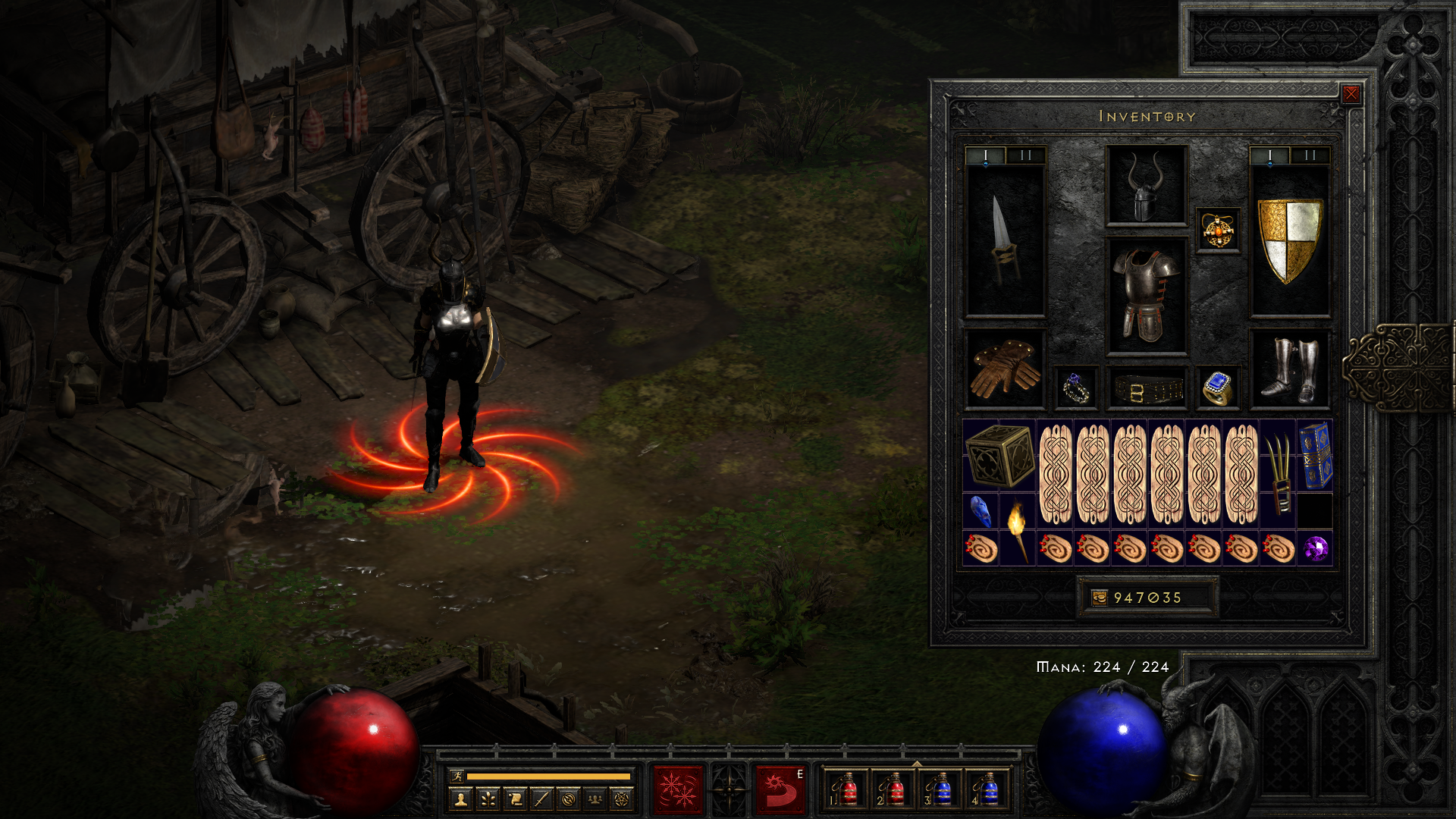This screenshot has width=1456, height=819.
Task: Select the equipped belt
Action: coord(1146,391)
